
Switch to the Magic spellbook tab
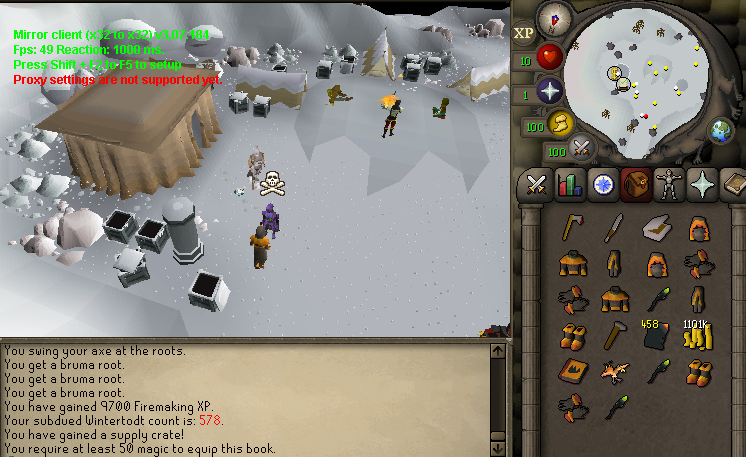[x=734, y=185]
